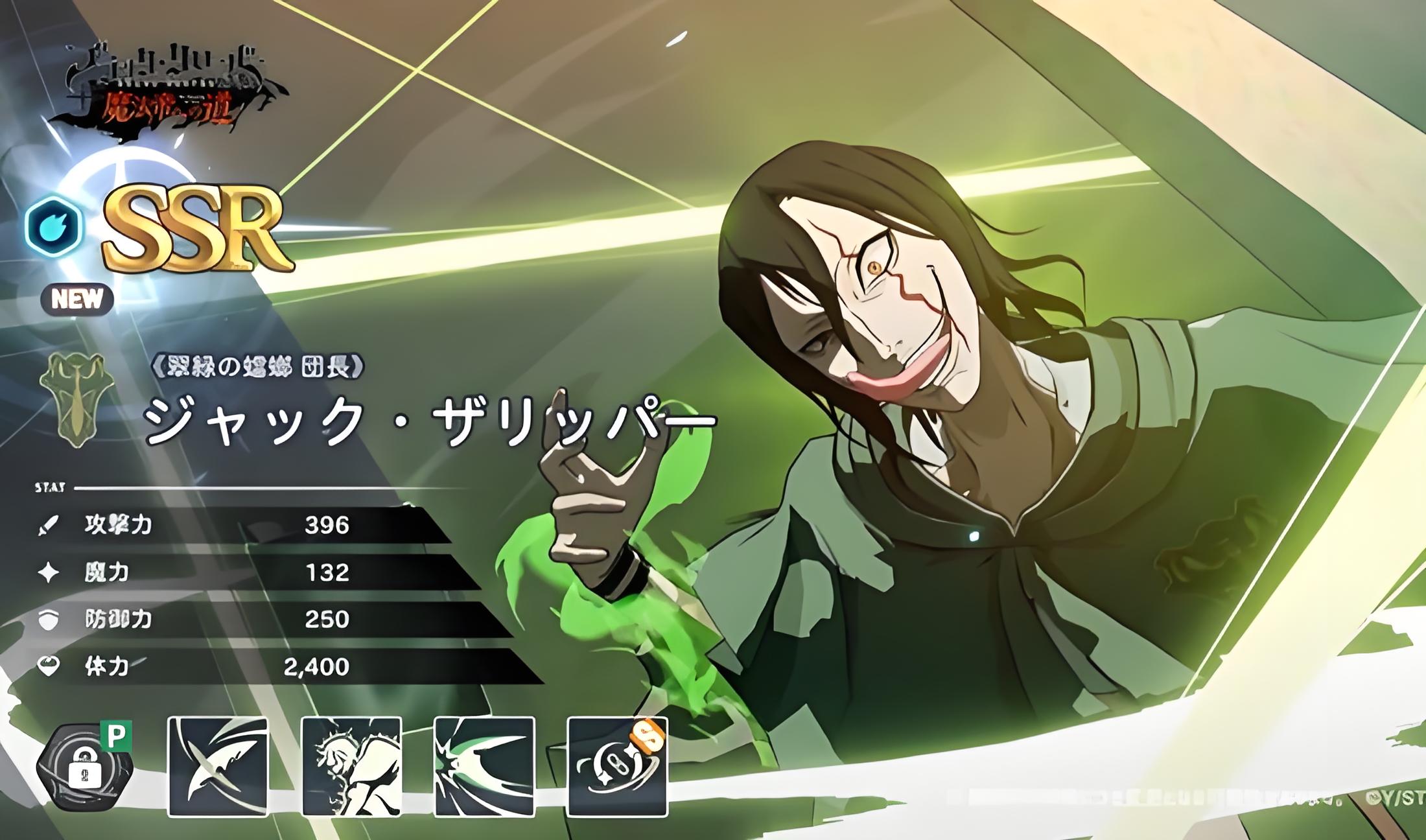Show the special skill marked S
Viewport: 1426px width, 840px height.
[x=617, y=766]
